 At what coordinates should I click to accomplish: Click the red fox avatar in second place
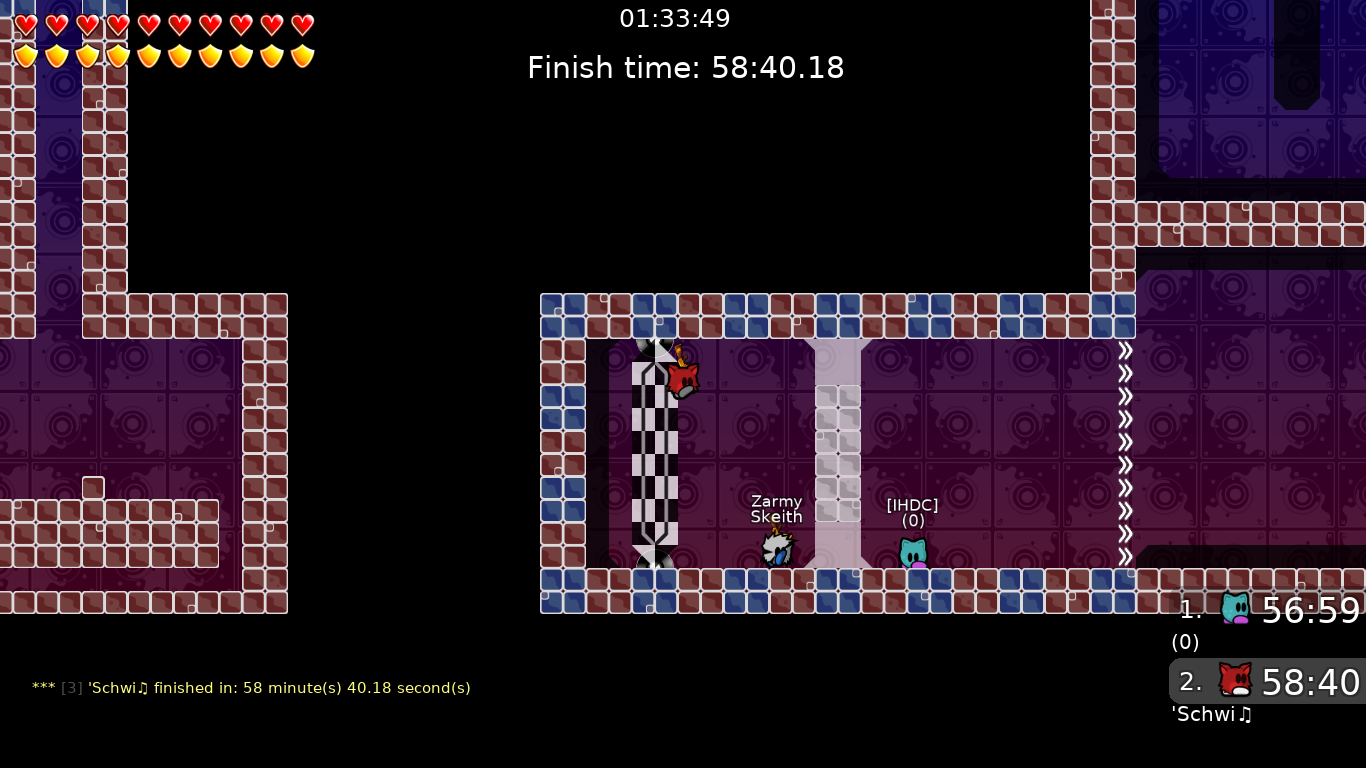click(x=1236, y=680)
